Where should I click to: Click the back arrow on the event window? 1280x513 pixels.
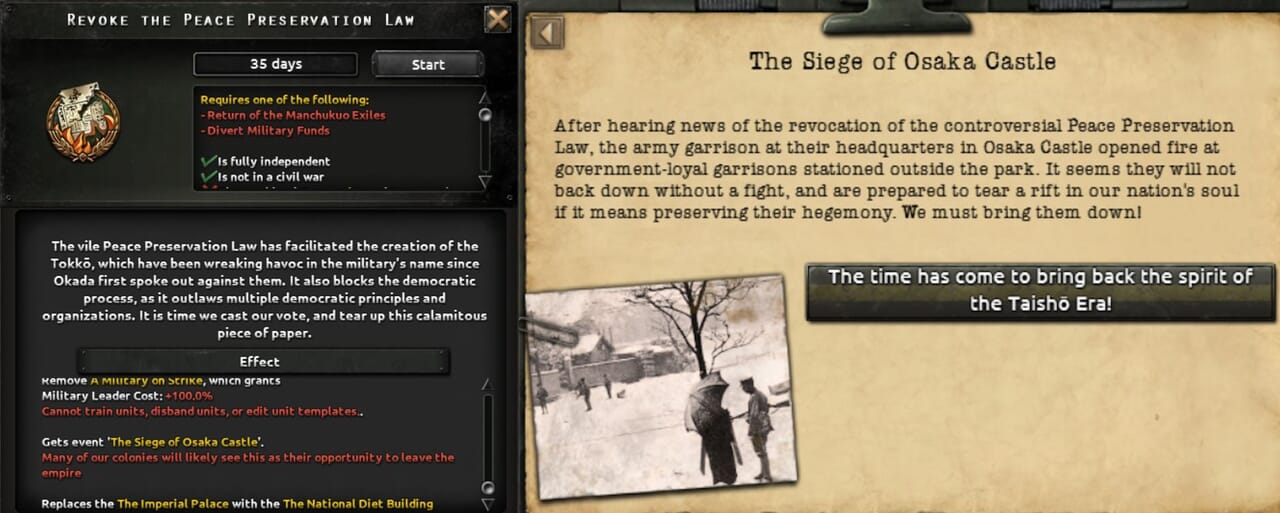[547, 33]
